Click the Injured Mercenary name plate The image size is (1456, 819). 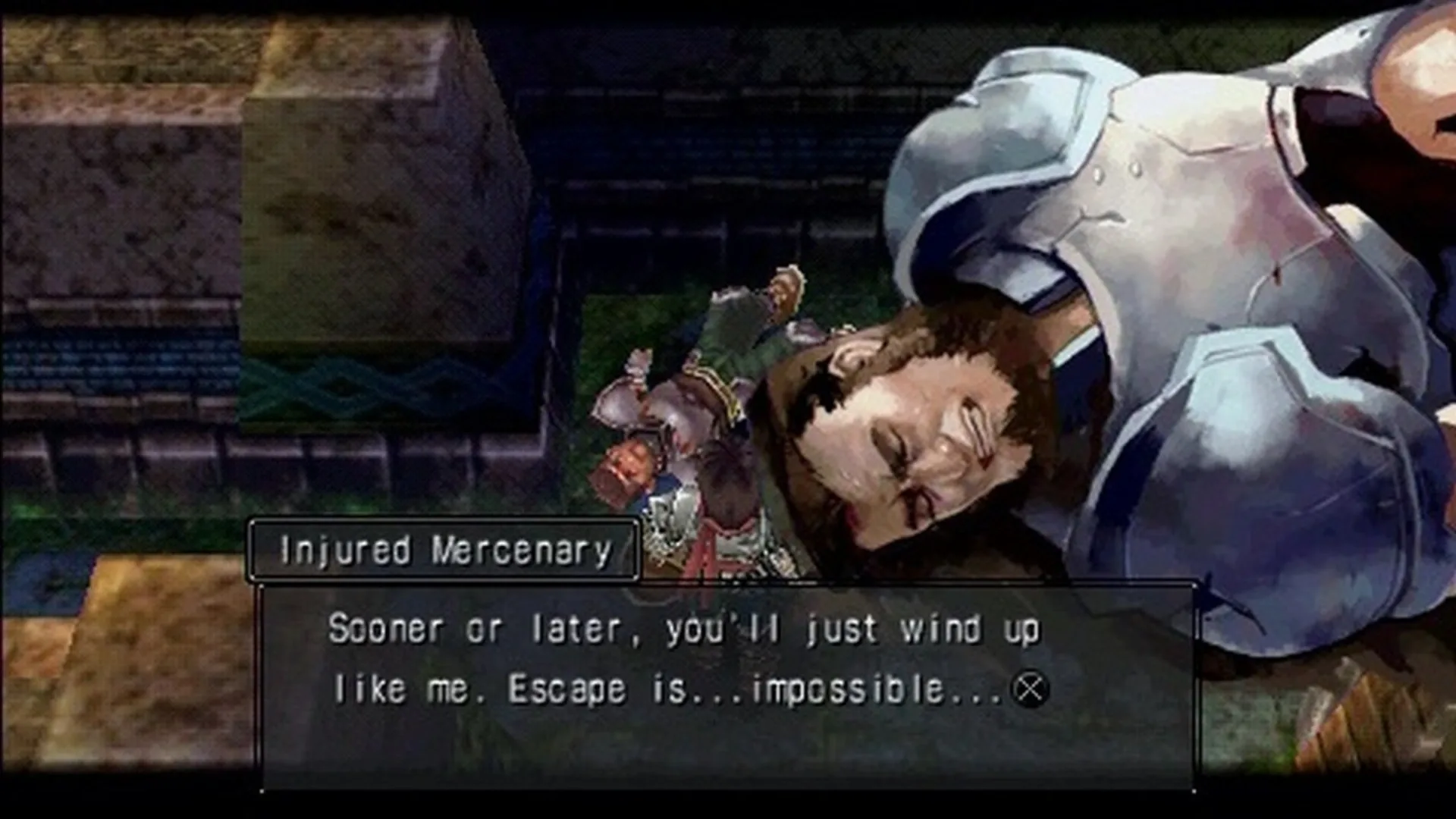(x=444, y=551)
